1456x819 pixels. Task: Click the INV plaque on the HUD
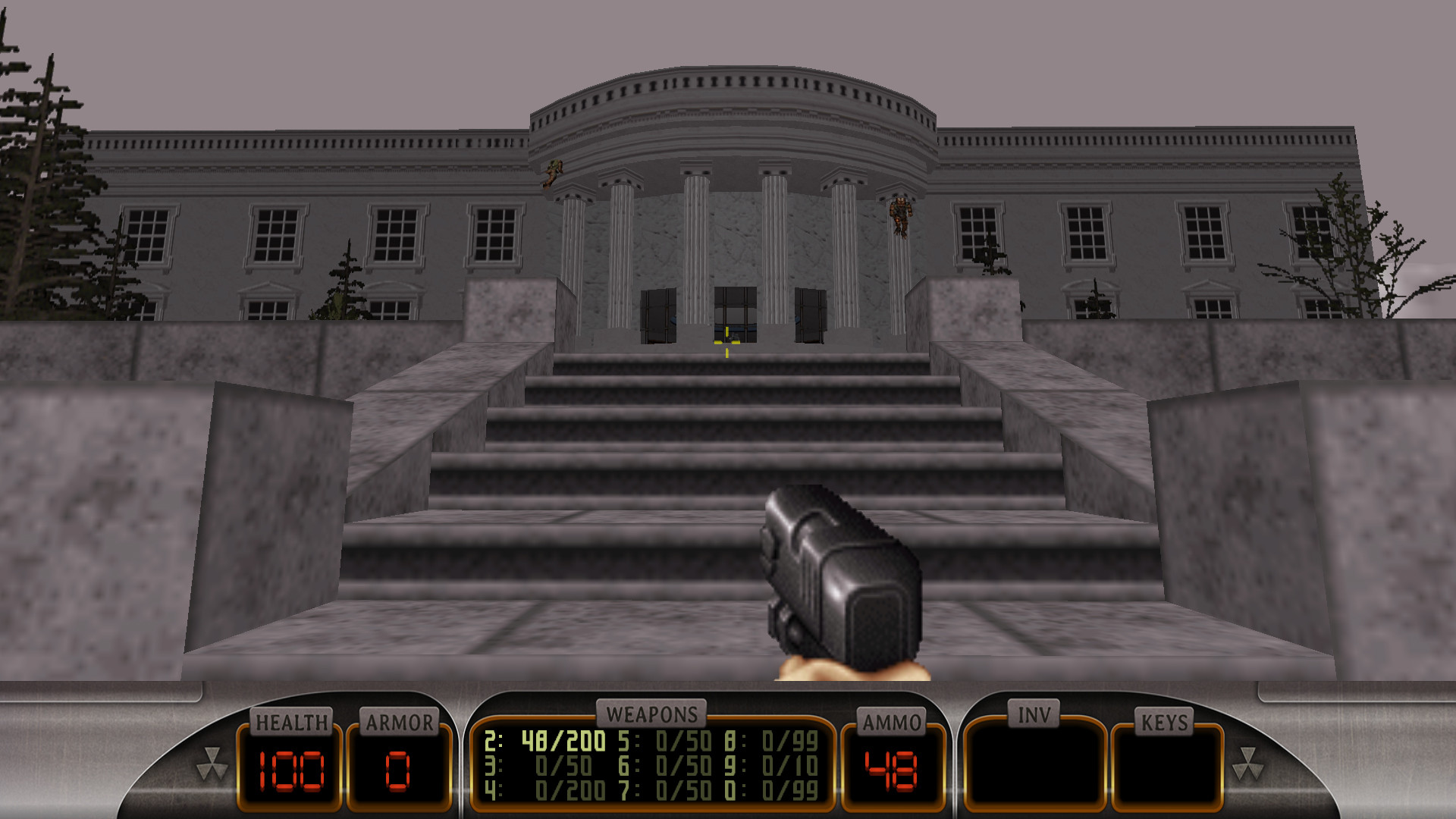pos(1034,713)
